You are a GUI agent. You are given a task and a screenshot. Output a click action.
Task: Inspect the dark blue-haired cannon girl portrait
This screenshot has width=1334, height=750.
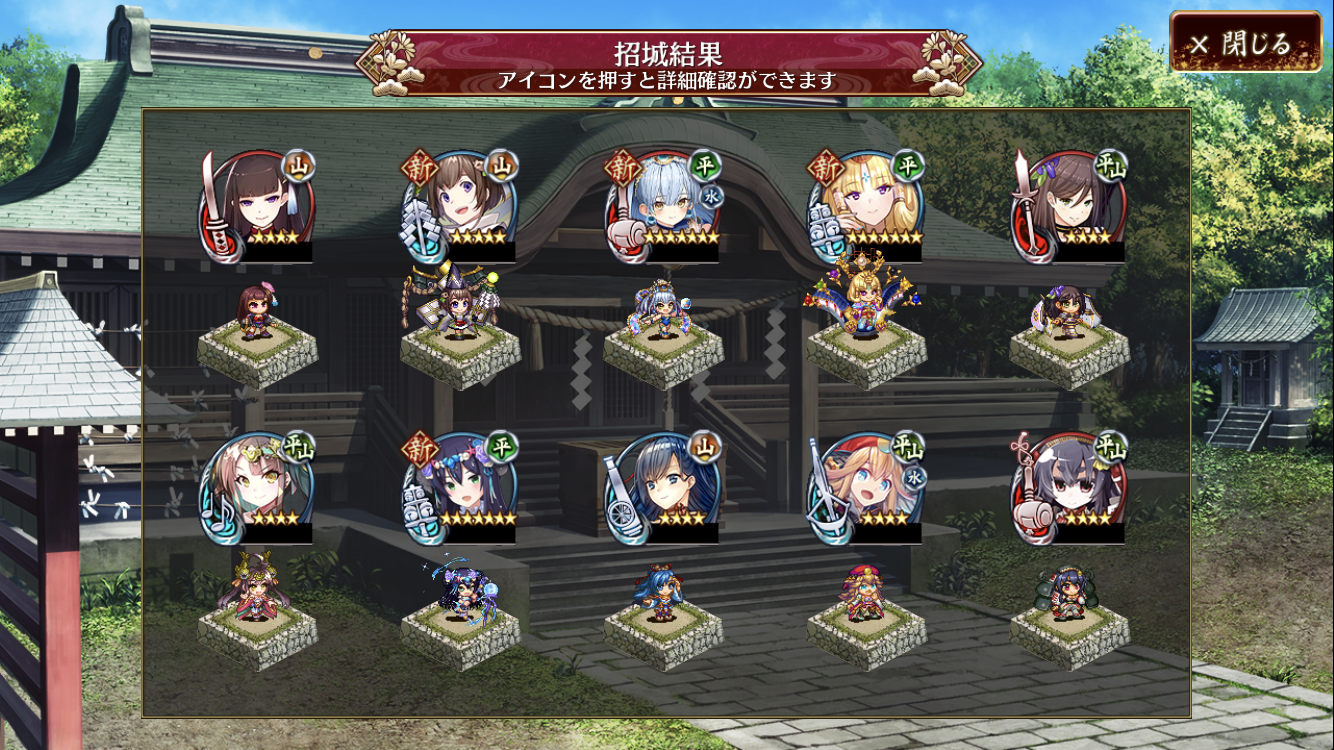[x=664, y=488]
